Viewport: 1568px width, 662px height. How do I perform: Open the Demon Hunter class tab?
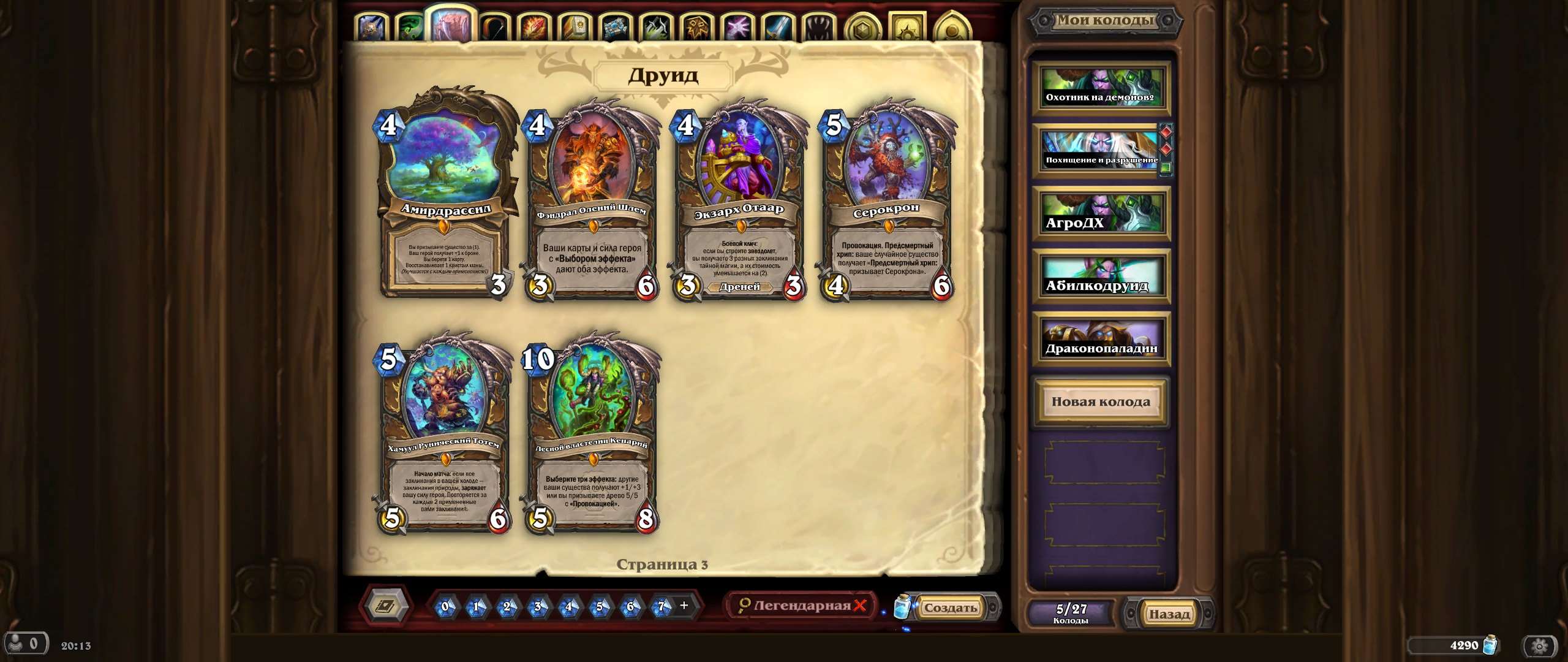tap(410, 26)
